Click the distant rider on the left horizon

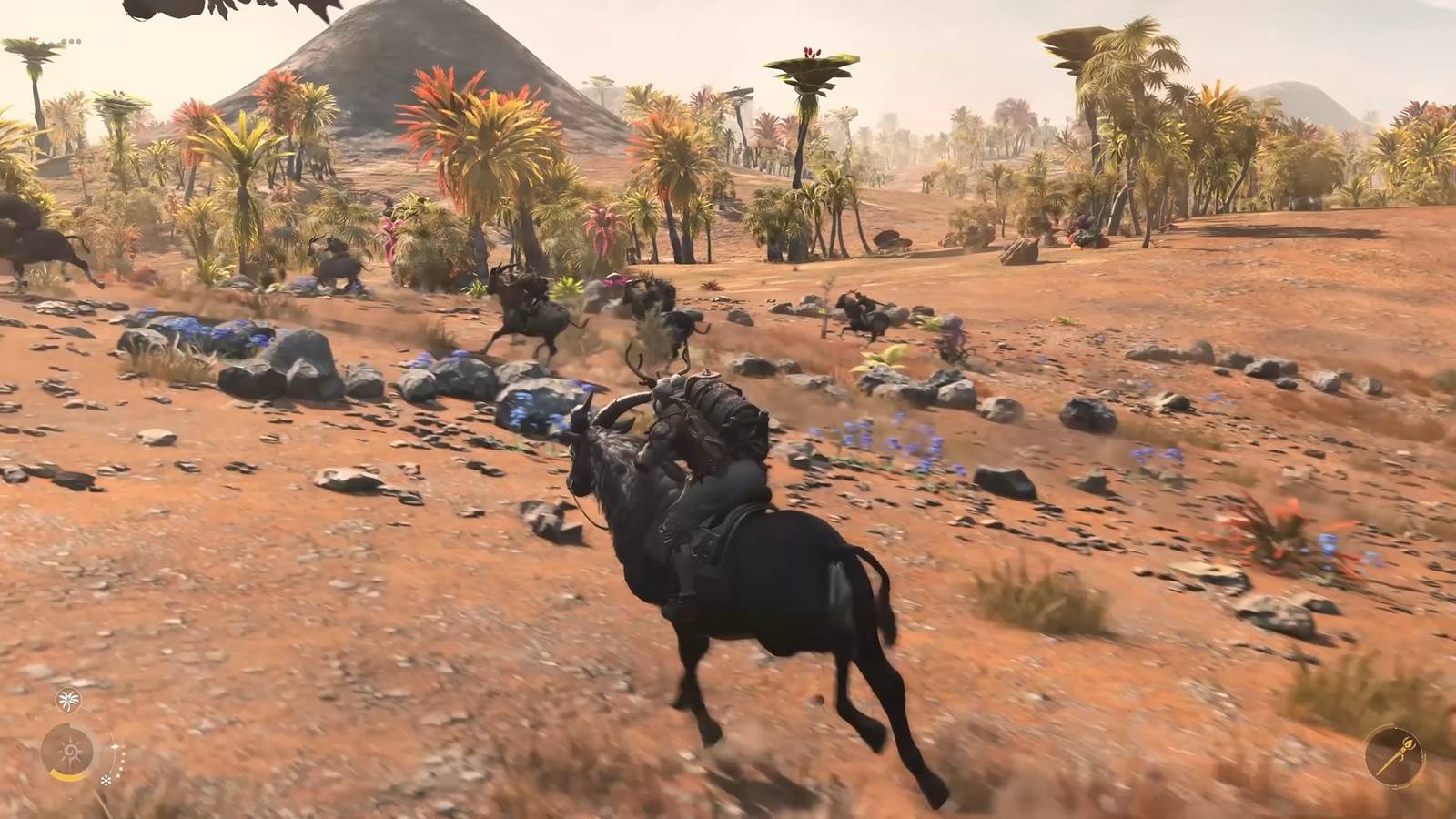(36, 246)
